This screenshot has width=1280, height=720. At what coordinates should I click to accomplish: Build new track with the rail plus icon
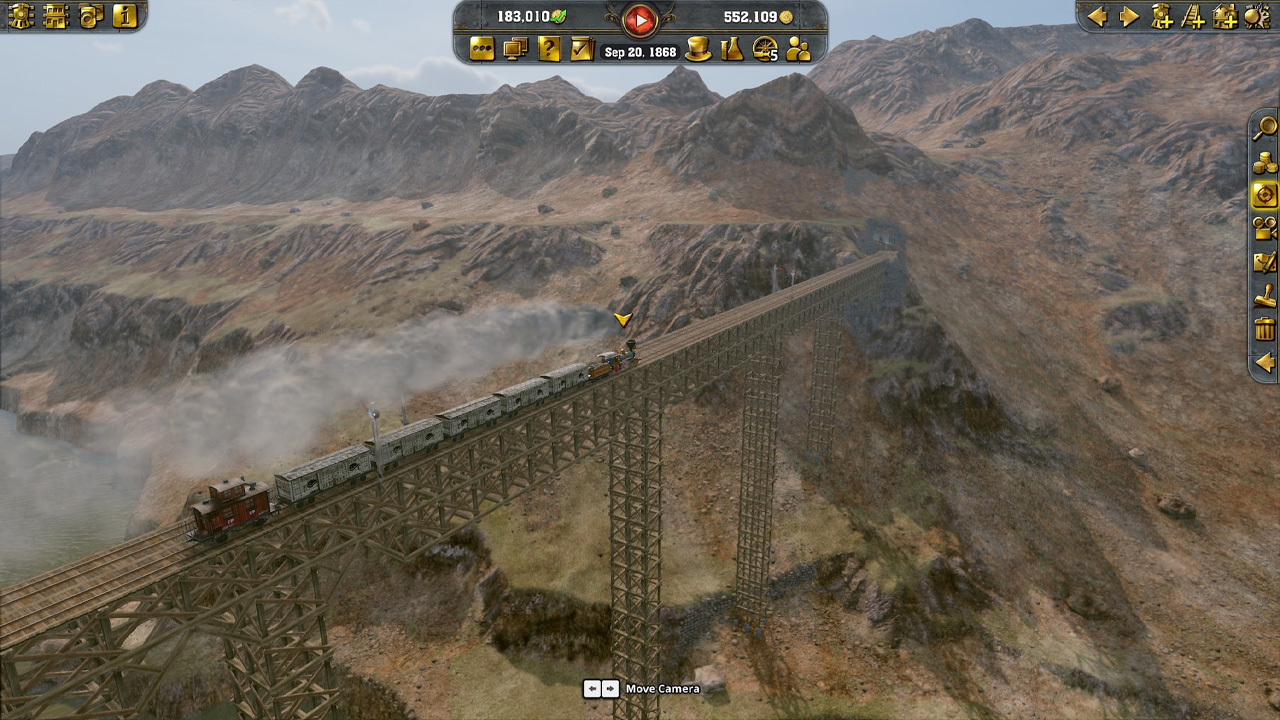pyautogui.click(x=1193, y=16)
